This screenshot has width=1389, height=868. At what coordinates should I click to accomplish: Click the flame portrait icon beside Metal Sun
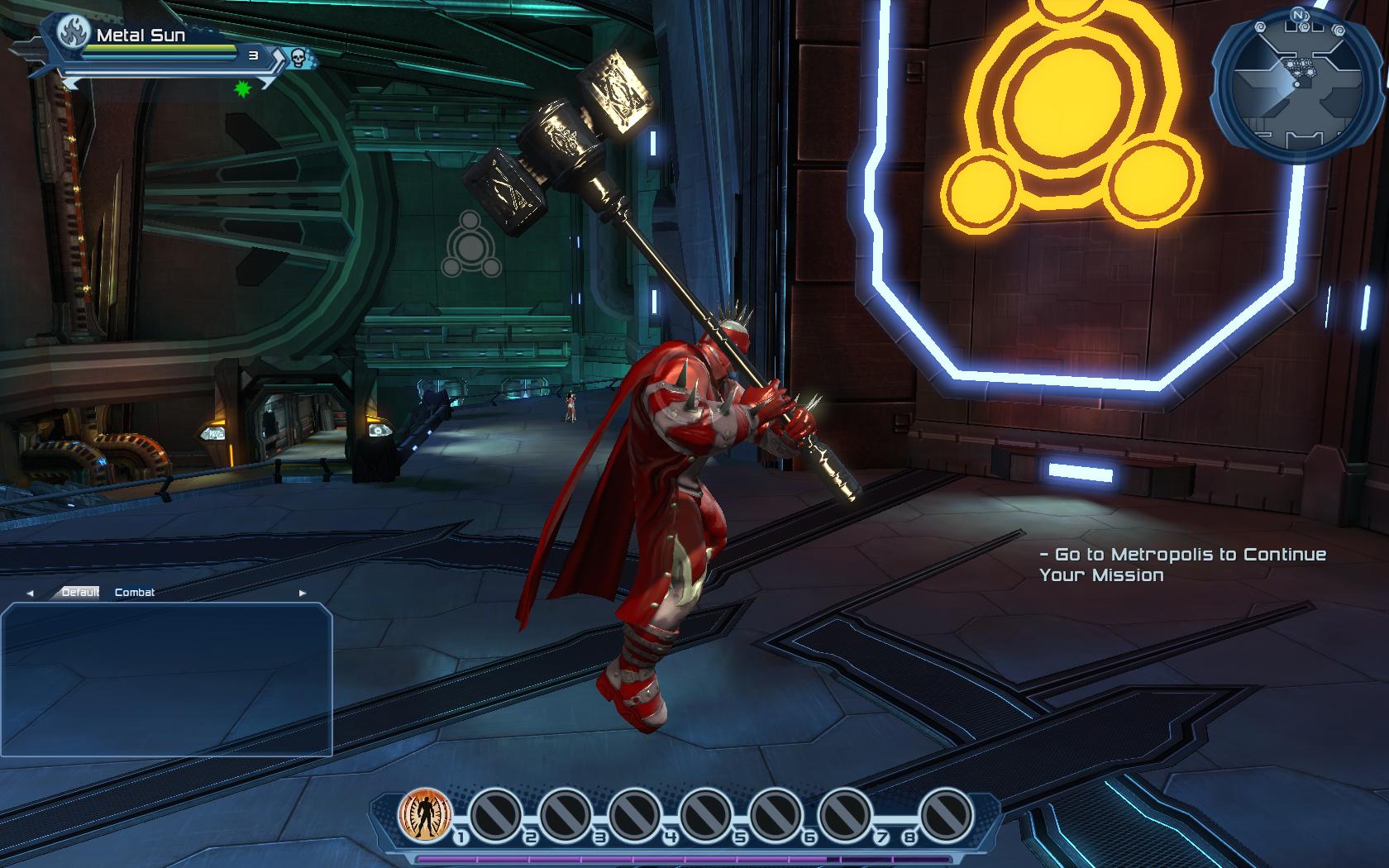point(74,35)
